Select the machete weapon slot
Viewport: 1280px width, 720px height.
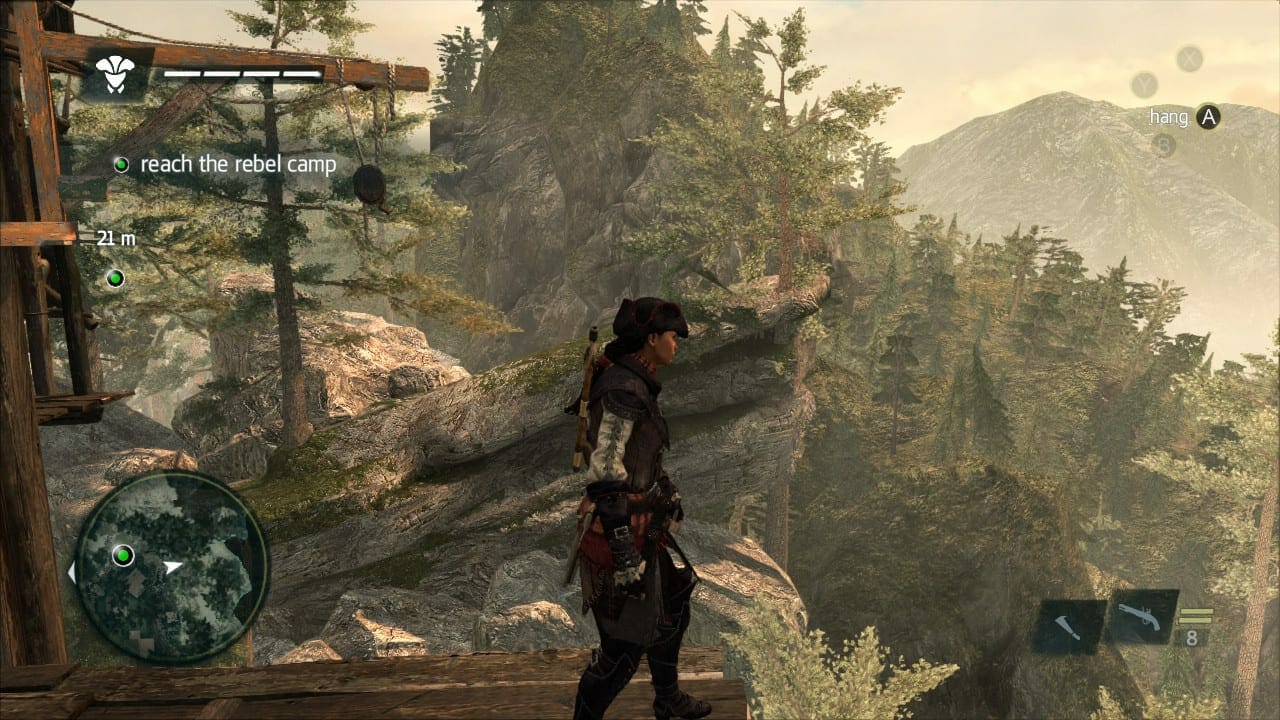(1066, 627)
